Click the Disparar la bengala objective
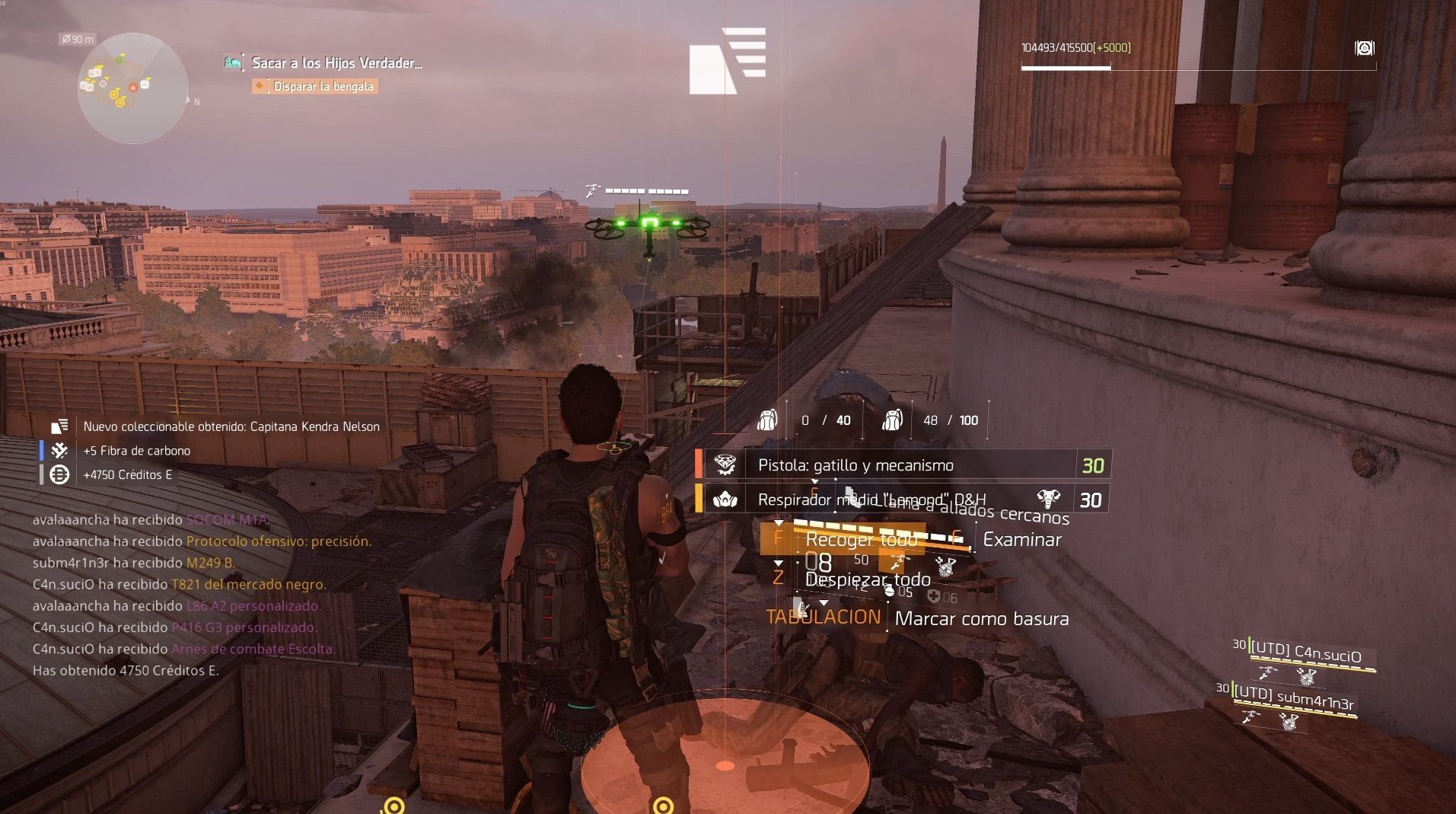The width and height of the screenshot is (1456, 814). tap(323, 86)
